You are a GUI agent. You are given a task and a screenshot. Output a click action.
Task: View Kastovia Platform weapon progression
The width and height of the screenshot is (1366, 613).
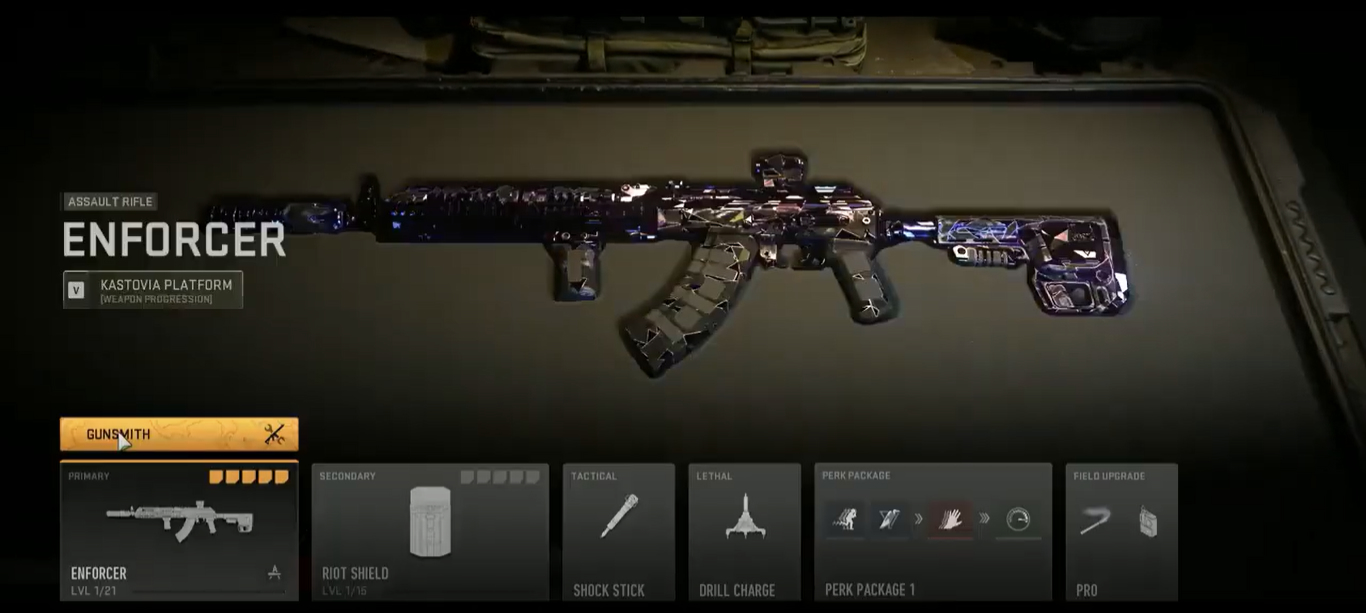(153, 290)
